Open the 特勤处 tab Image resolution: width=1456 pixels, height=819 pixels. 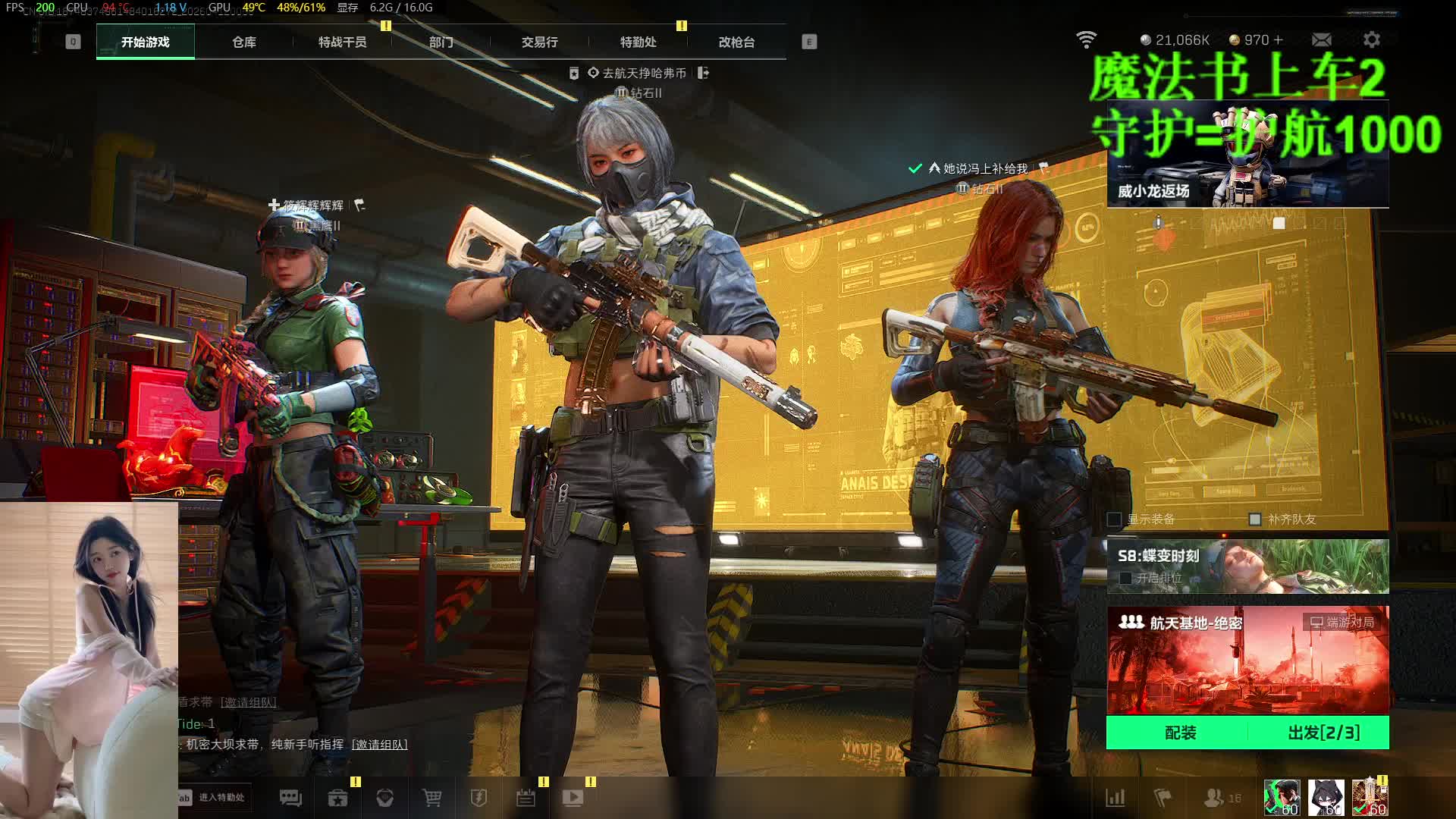click(638, 42)
